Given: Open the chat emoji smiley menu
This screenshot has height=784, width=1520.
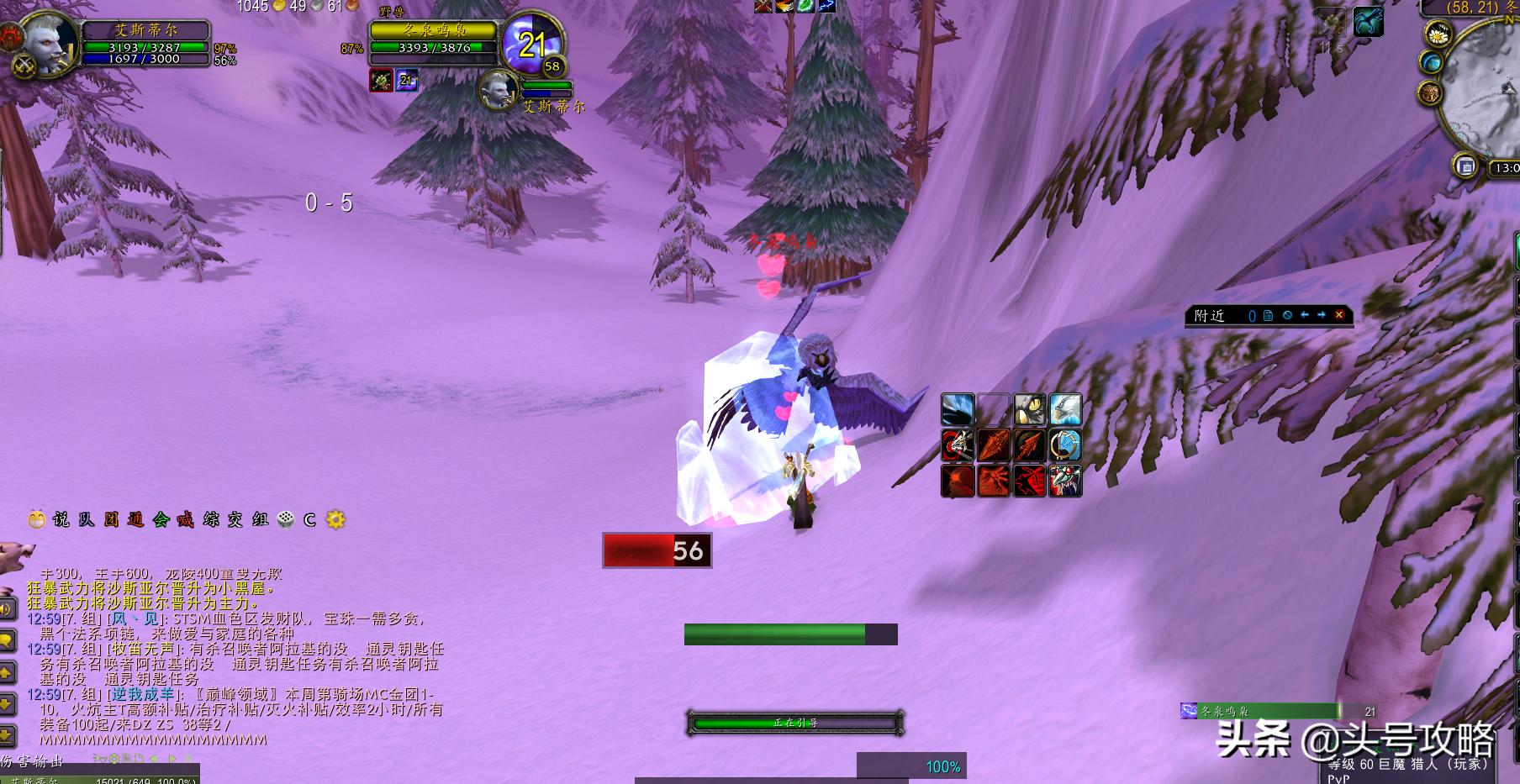Looking at the screenshot, I should tap(36, 519).
